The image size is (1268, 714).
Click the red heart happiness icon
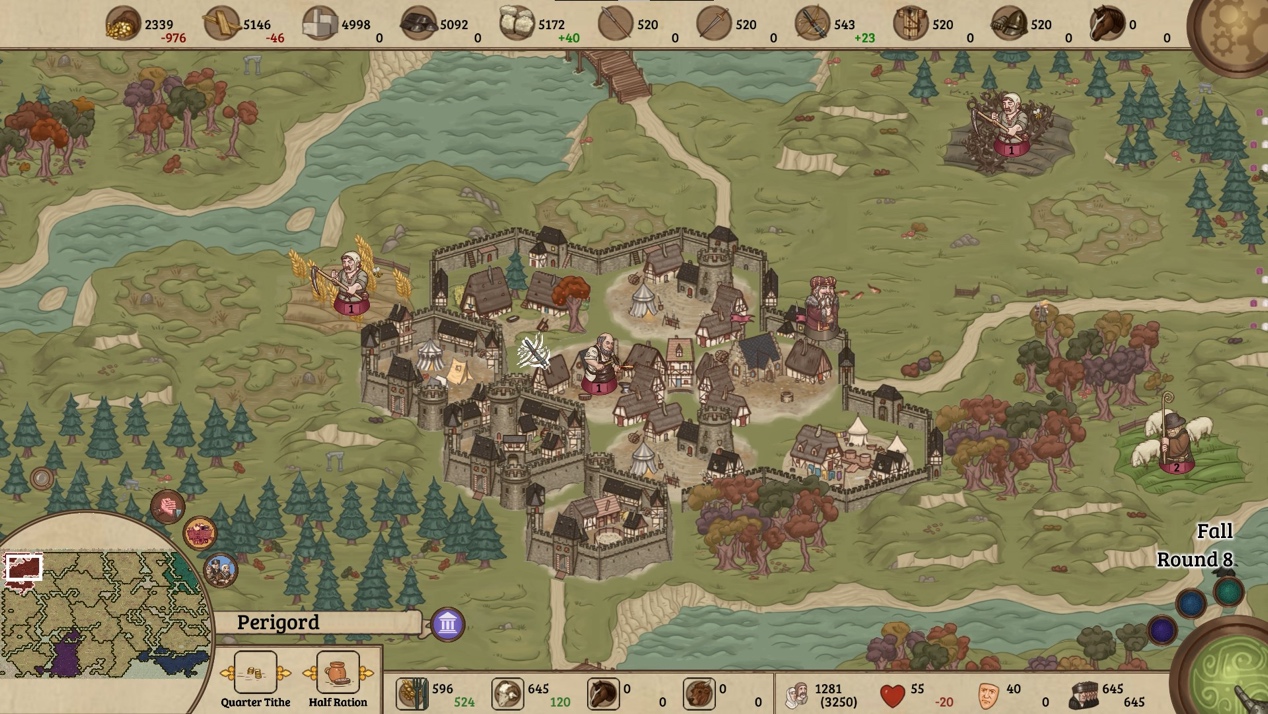(892, 694)
